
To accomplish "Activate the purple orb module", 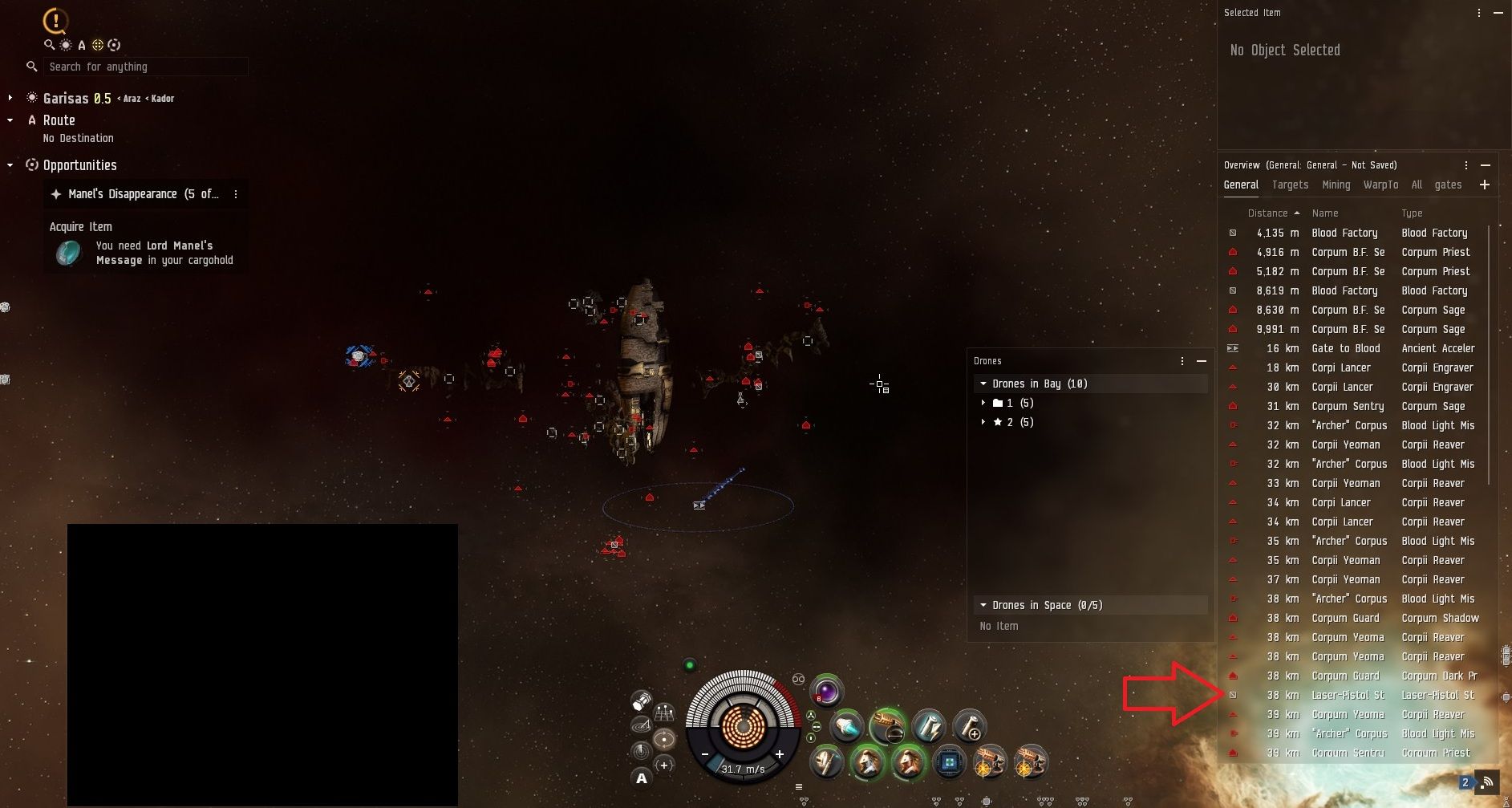I will pyautogui.click(x=826, y=691).
